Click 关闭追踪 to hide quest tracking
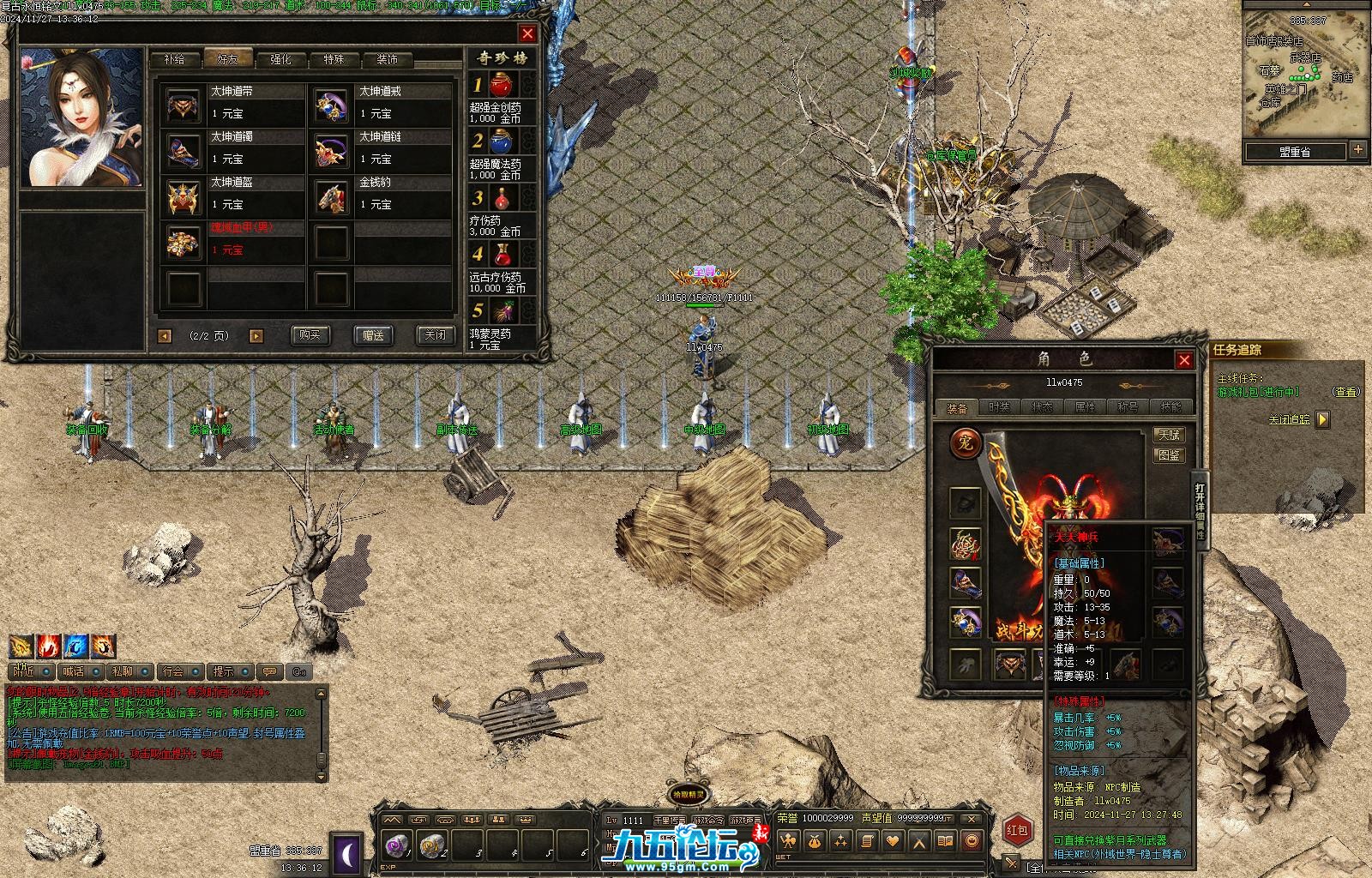Viewport: 1372px width, 878px height. tap(1289, 419)
